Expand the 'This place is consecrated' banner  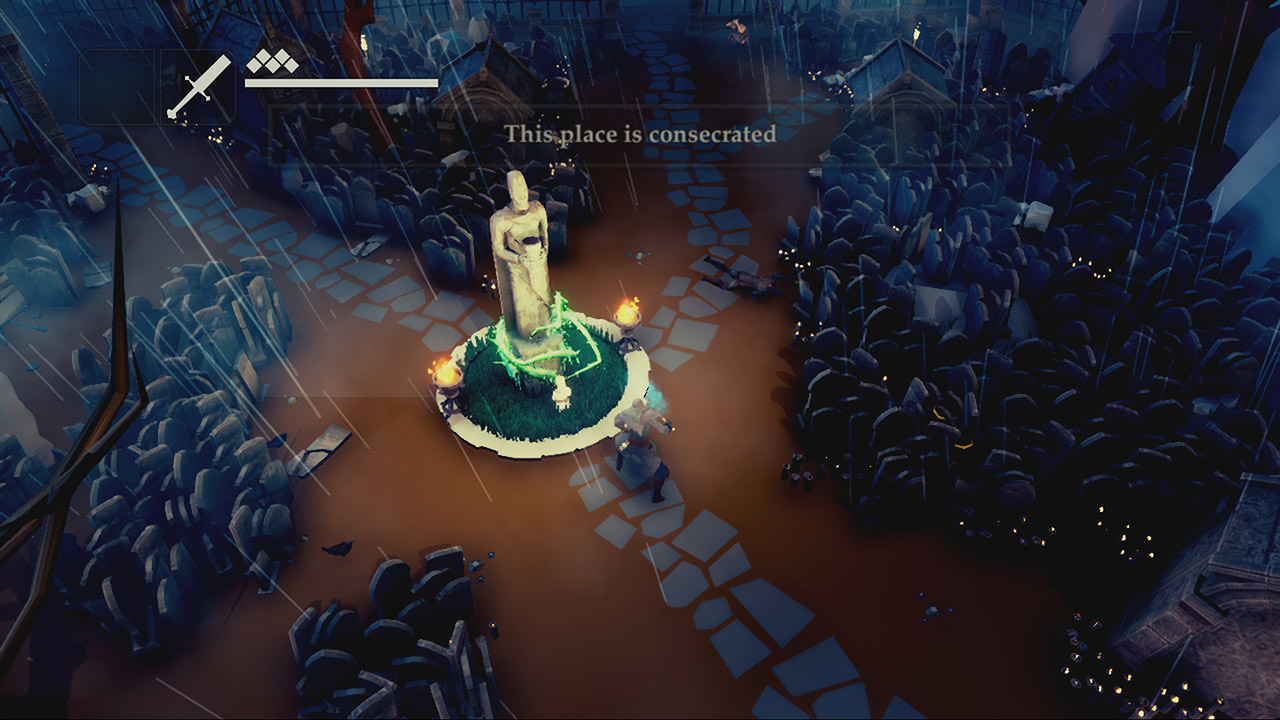coord(645,133)
